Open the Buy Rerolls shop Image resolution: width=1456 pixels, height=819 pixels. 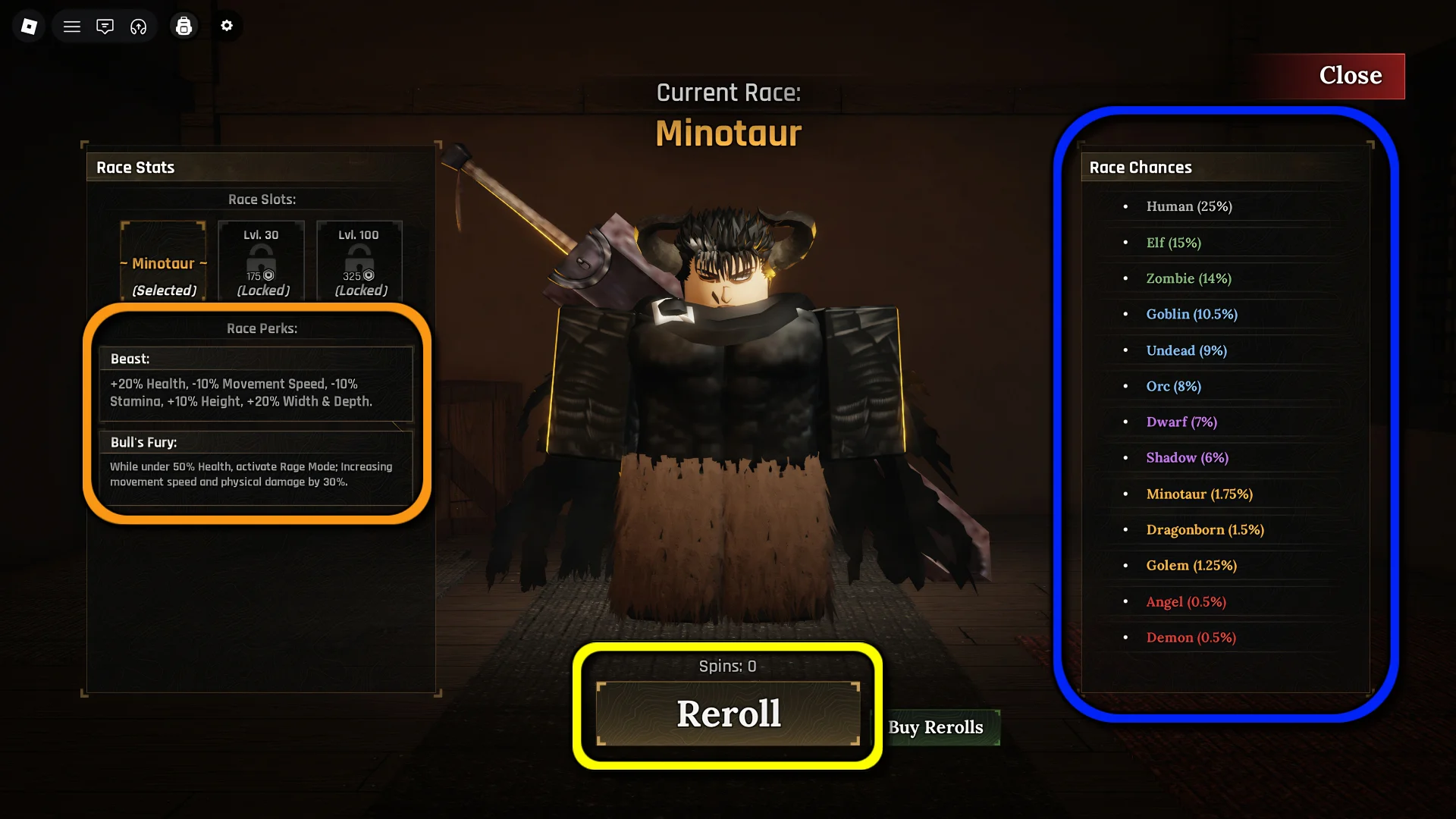(936, 727)
